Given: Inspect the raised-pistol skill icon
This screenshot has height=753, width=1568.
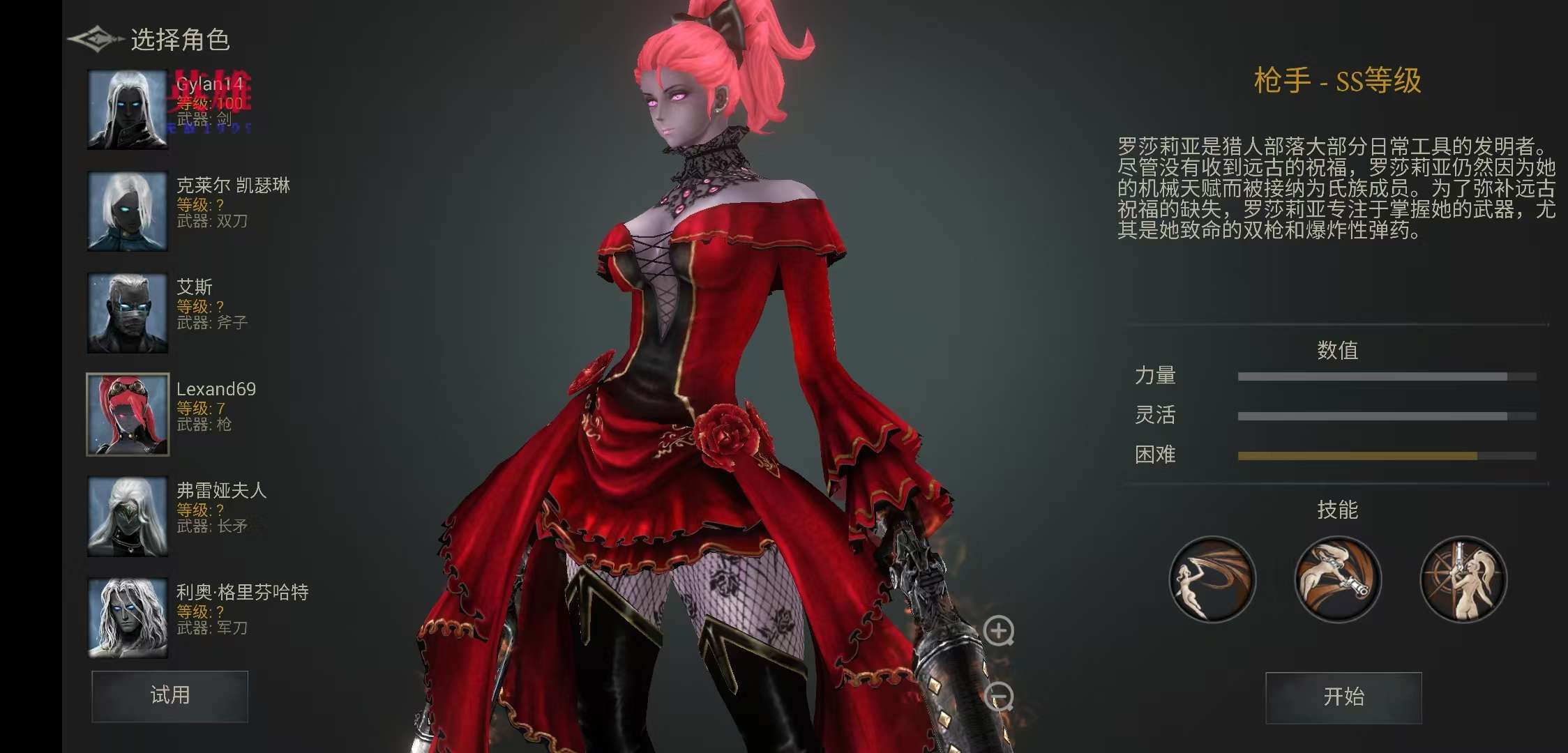Looking at the screenshot, I should pyautogui.click(x=1463, y=579).
